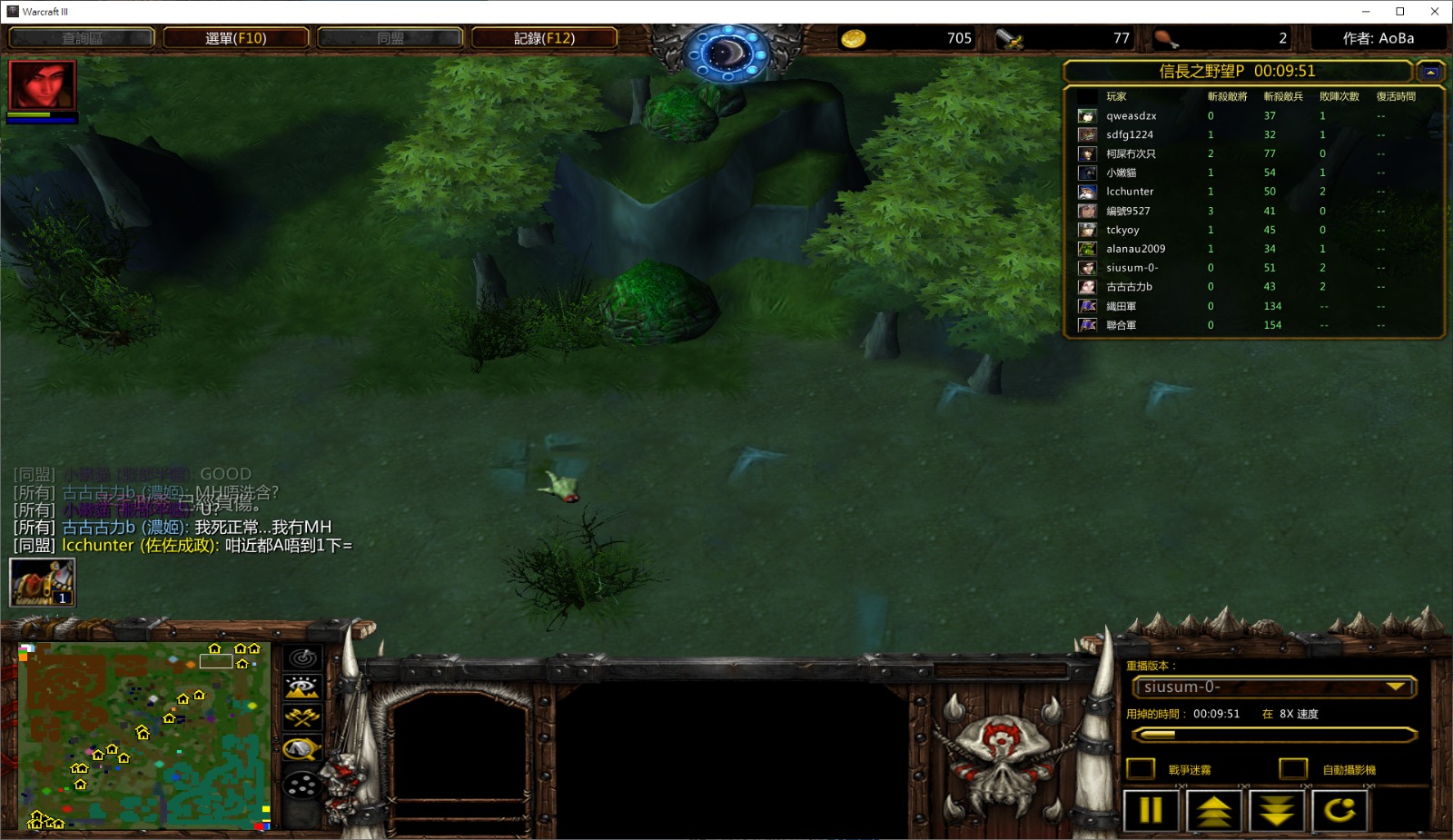
Task: Select the lcchunter row in the scoreboard
Action: [x=1130, y=192]
